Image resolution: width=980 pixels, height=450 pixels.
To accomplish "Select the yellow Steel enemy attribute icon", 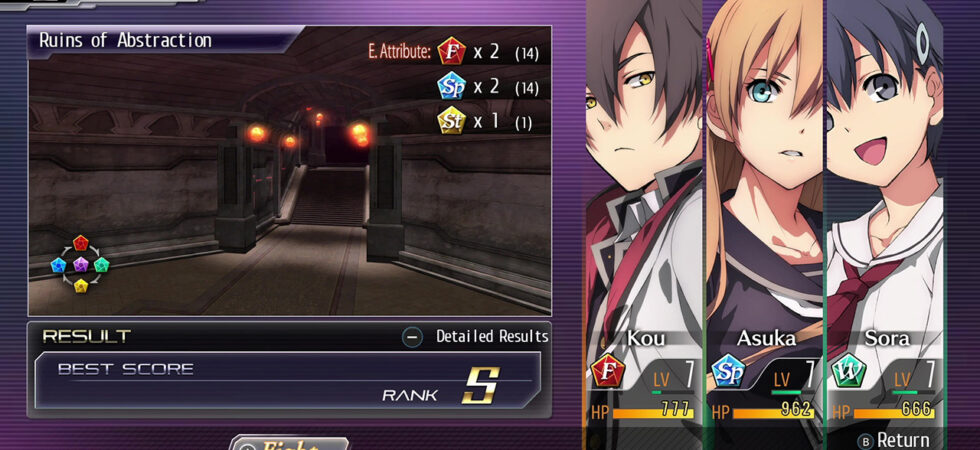I will pos(452,121).
